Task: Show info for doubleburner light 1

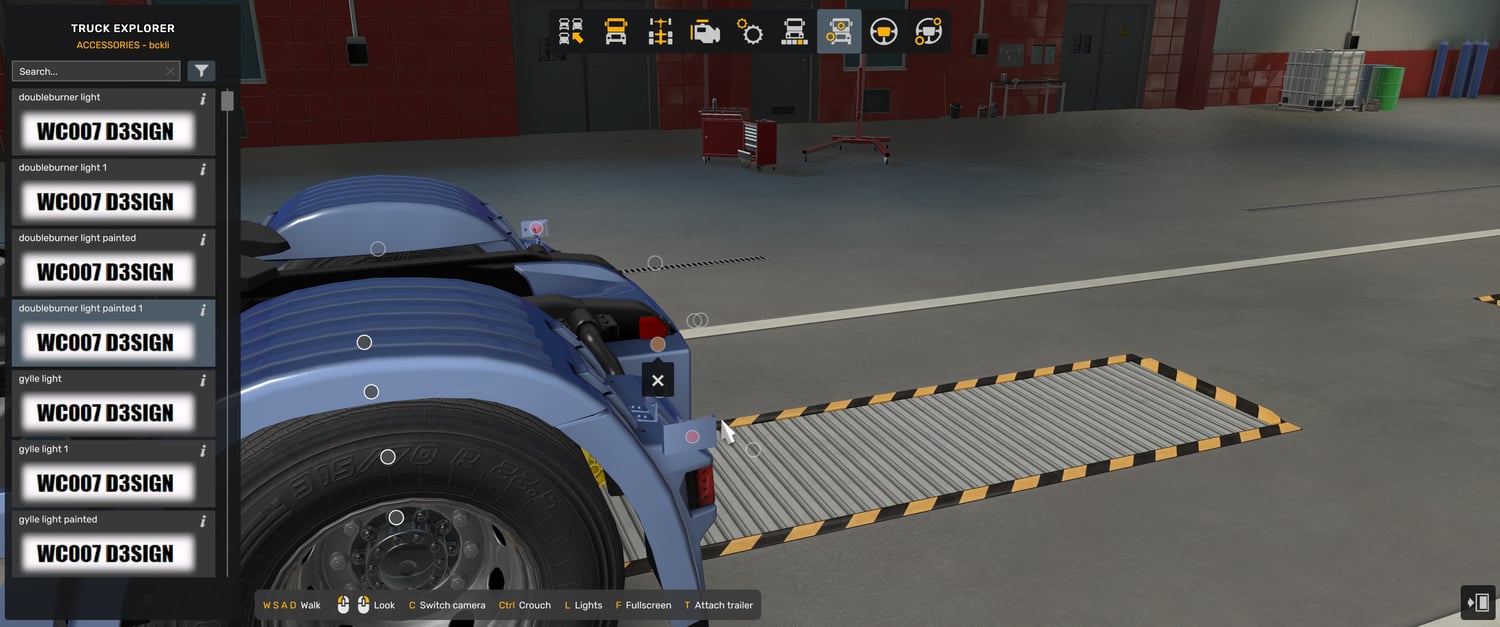Action: click(x=203, y=169)
